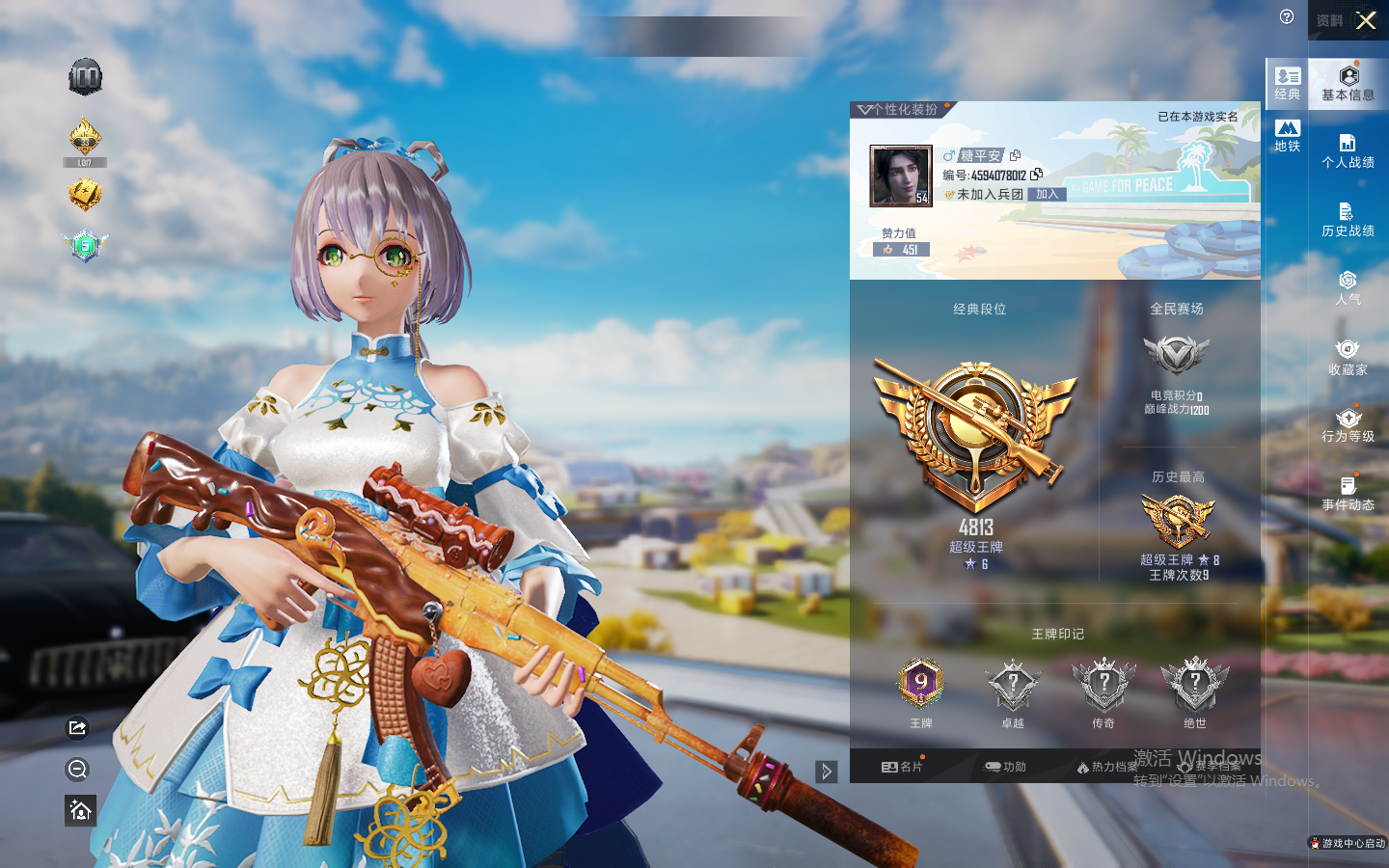Viewport: 1389px width, 868px height.
Task: Open the 收藏家 collector section
Action: 1348,357
